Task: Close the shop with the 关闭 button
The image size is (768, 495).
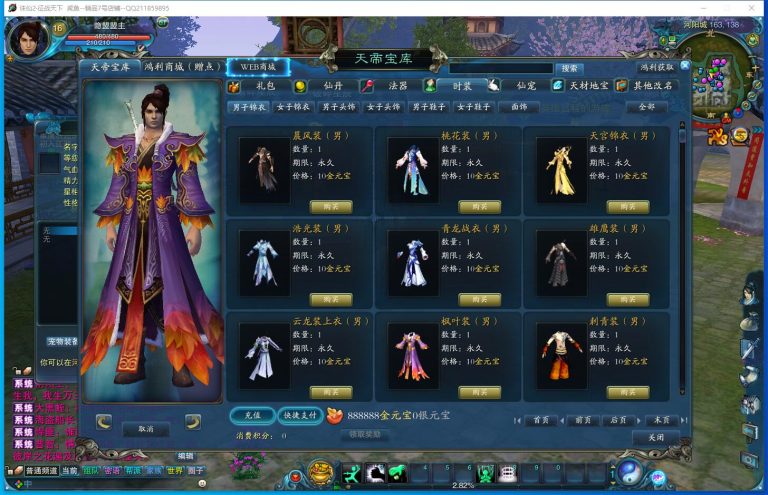Action: [655, 437]
